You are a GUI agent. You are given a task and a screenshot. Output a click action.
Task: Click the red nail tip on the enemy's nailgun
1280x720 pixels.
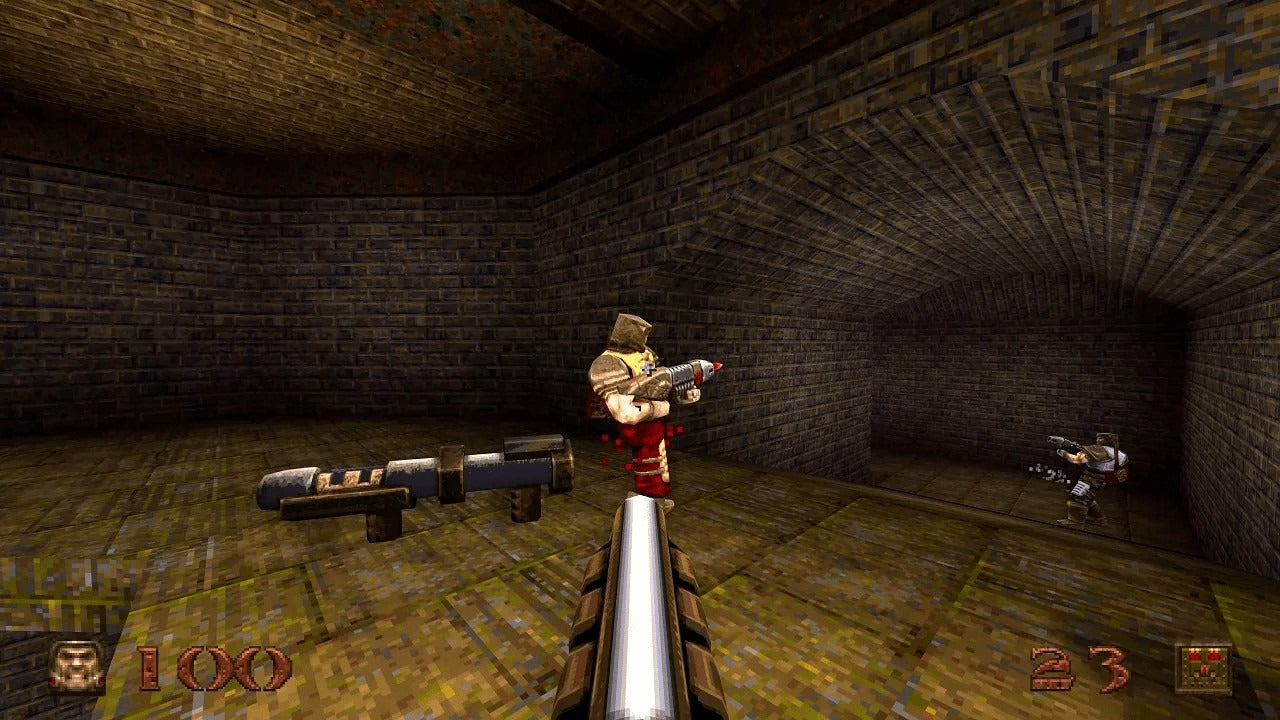coord(716,367)
